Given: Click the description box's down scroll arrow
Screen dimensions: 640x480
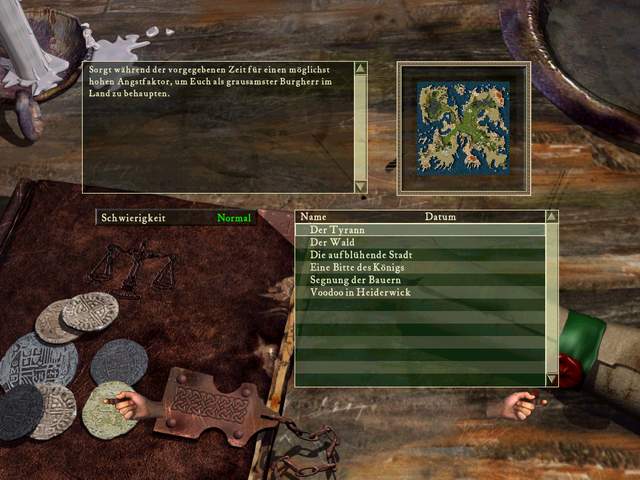Looking at the screenshot, I should 361,186.
